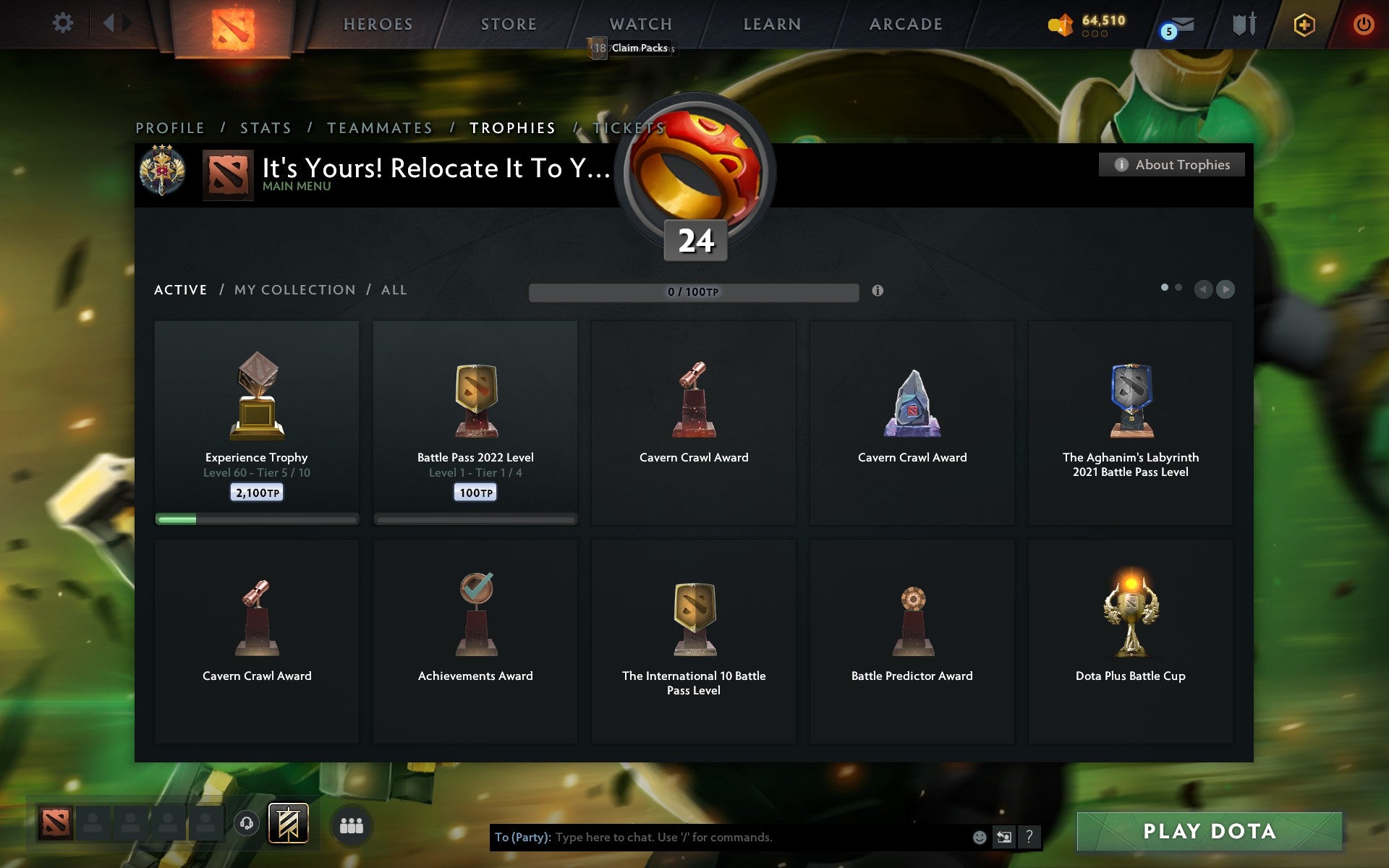This screenshot has height=868, width=1389.
Task: Open the friends list icon
Action: tap(352, 825)
